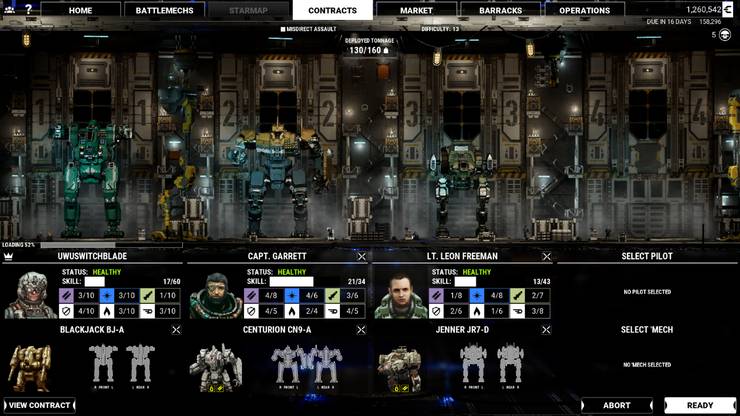Click Lt. Leon Freeman's pilot portrait
The height and width of the screenshot is (416, 740).
point(400,294)
